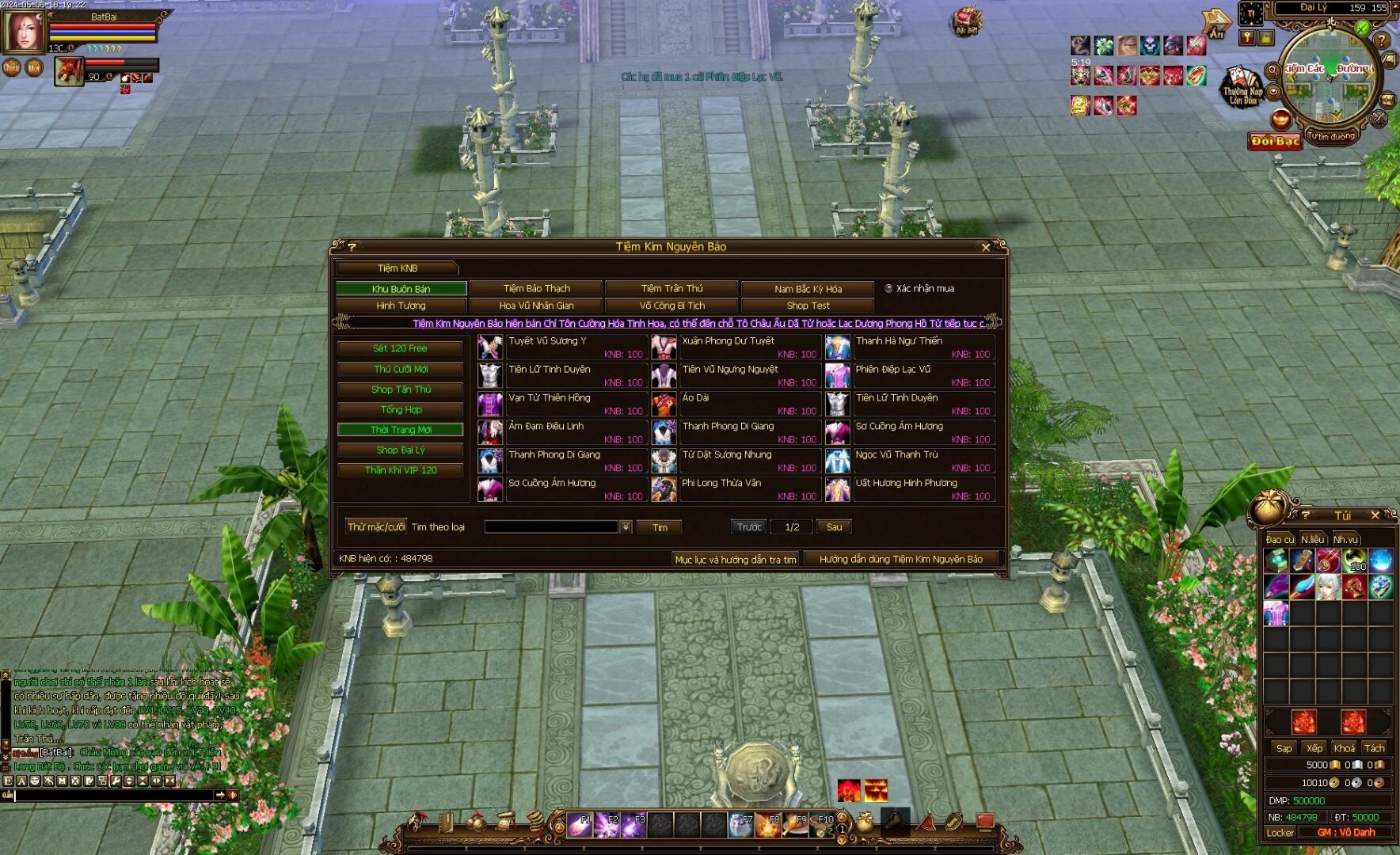Toggle the Xác nhận mua option
Viewport: 1400px width, 855px height.
[888, 289]
